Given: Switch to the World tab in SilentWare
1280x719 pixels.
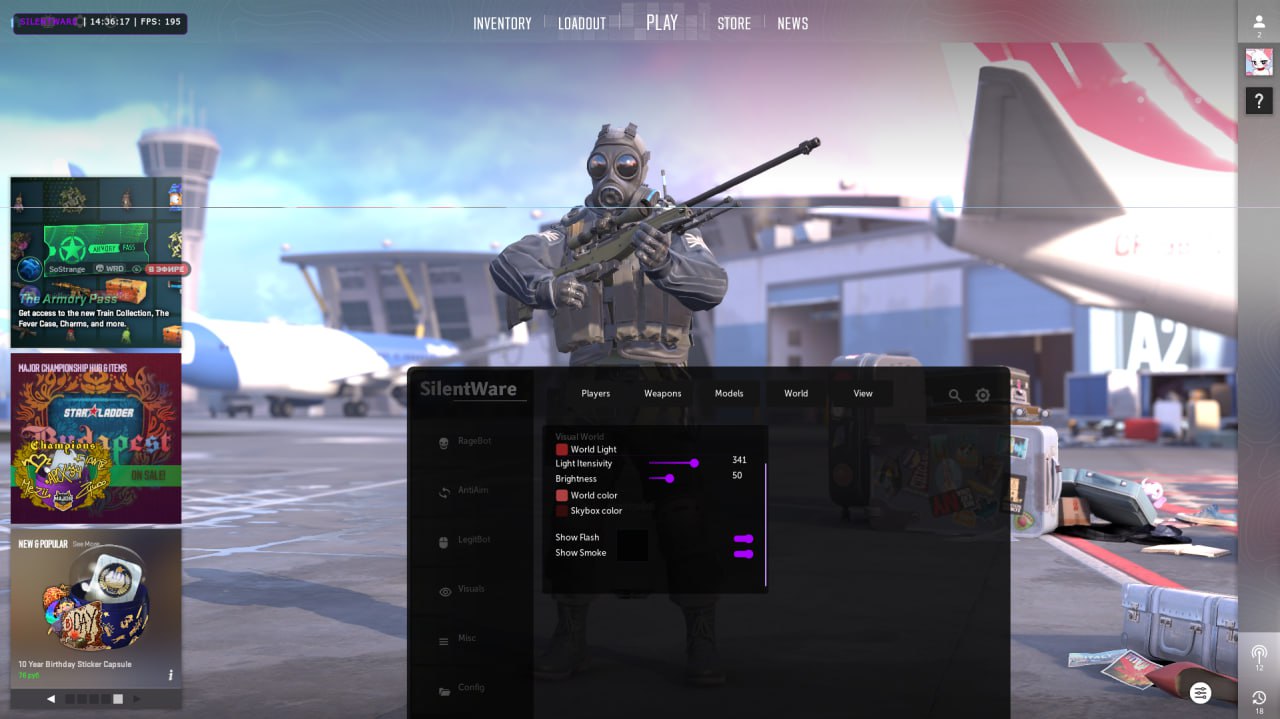Looking at the screenshot, I should pos(796,393).
